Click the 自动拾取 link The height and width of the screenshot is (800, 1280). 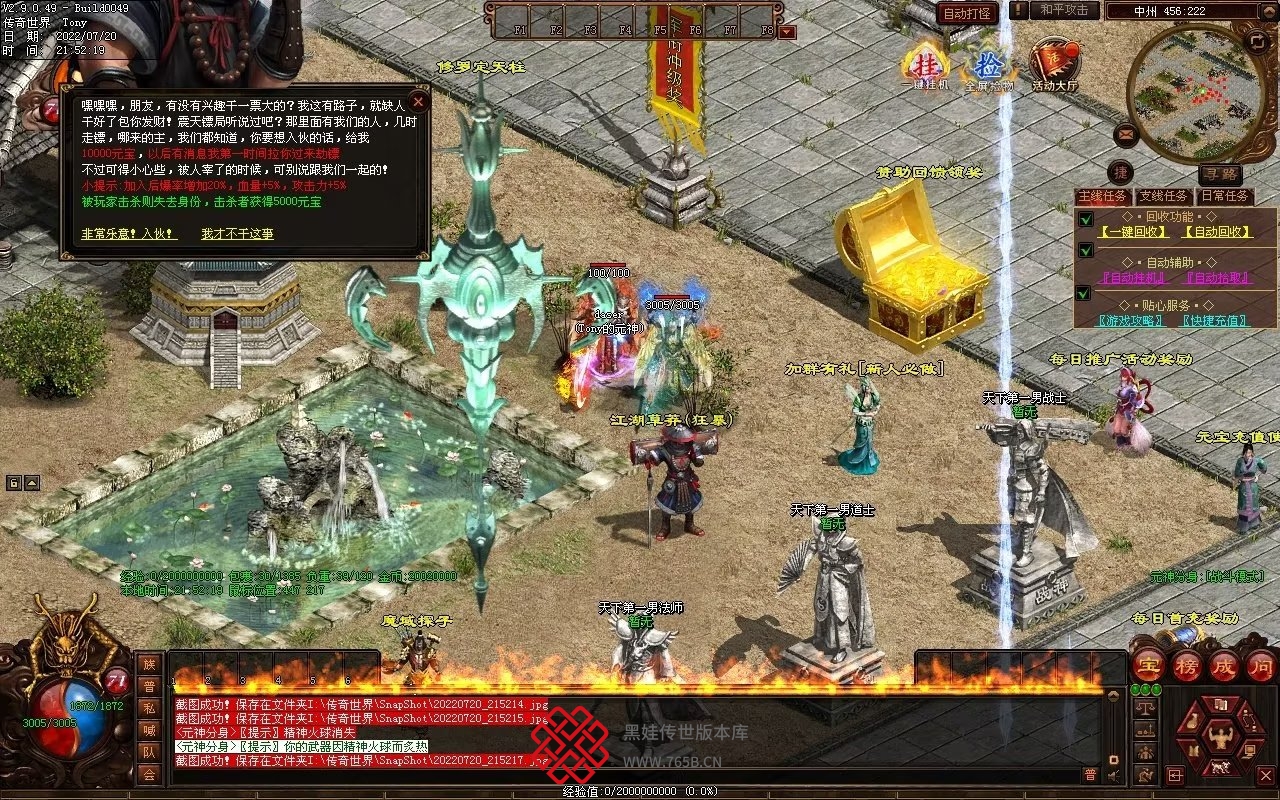1218,278
